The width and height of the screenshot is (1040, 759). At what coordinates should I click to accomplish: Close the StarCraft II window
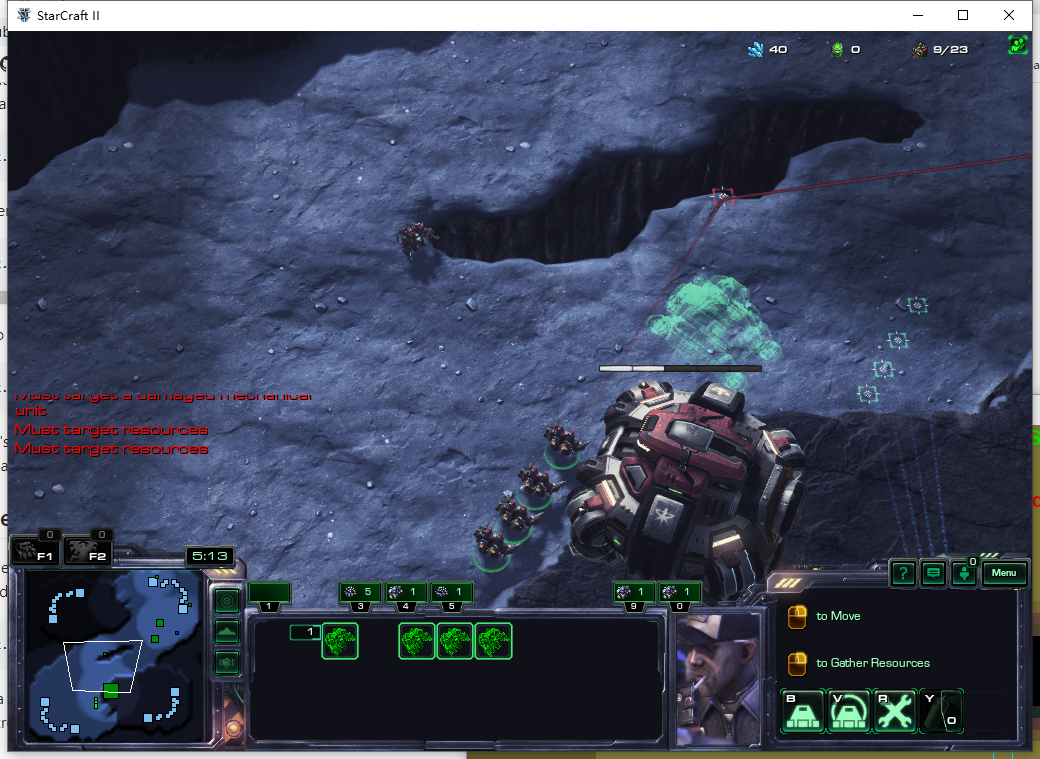[1009, 15]
